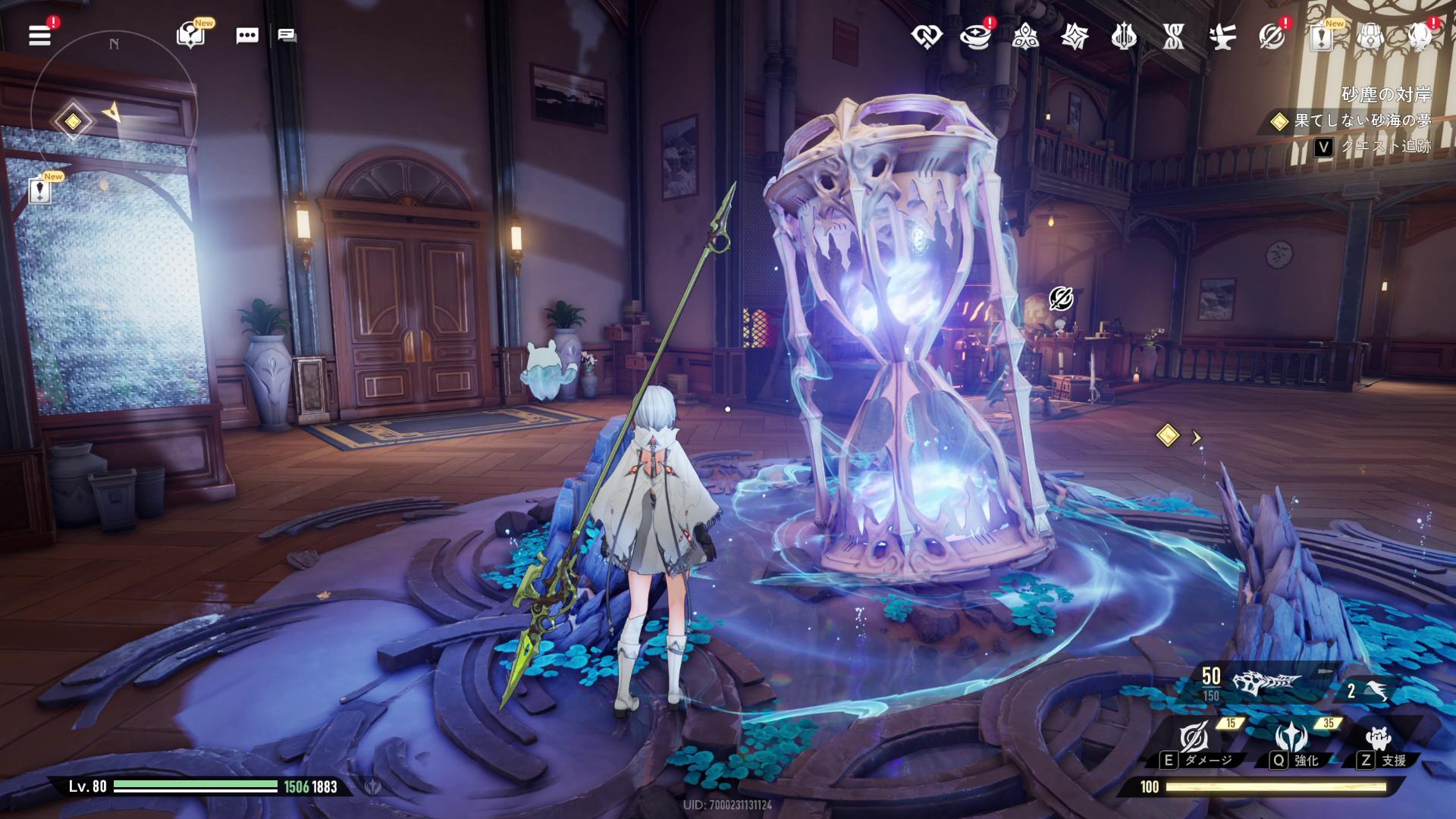Open the chat speech bubble
Viewport: 1456px width, 819px height.
247,36
